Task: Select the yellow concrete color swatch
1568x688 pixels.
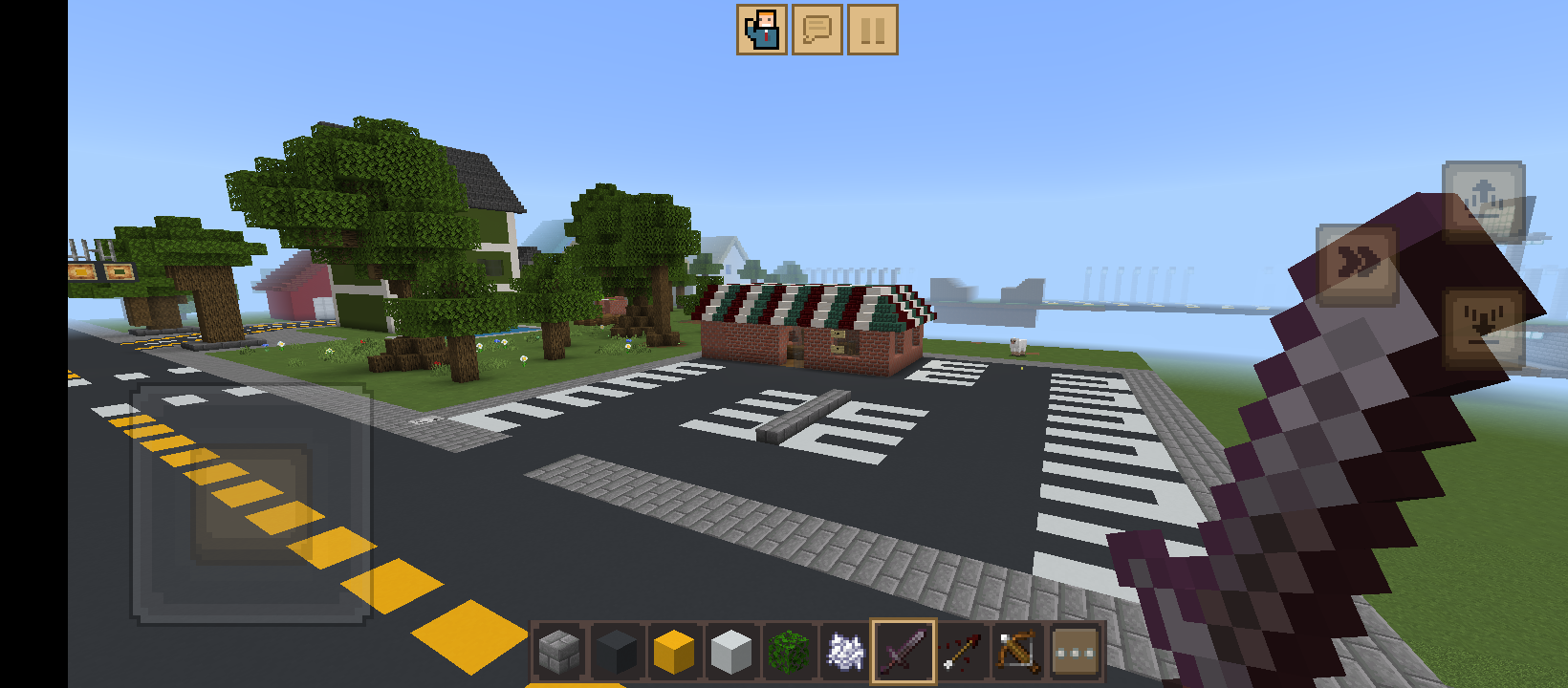Action: coord(672,651)
